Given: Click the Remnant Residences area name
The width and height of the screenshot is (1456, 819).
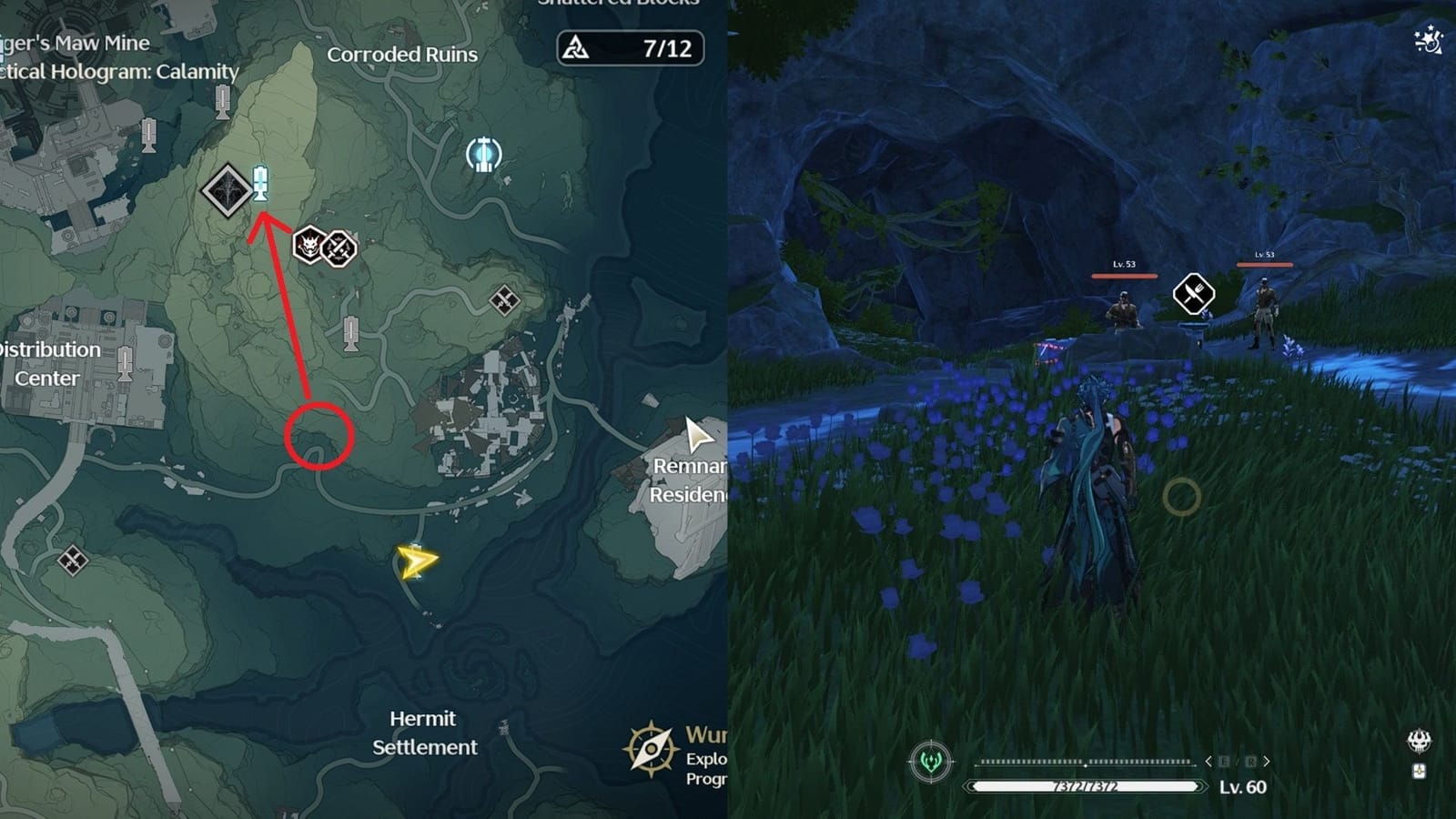Looking at the screenshot, I should pyautogui.click(x=691, y=480).
